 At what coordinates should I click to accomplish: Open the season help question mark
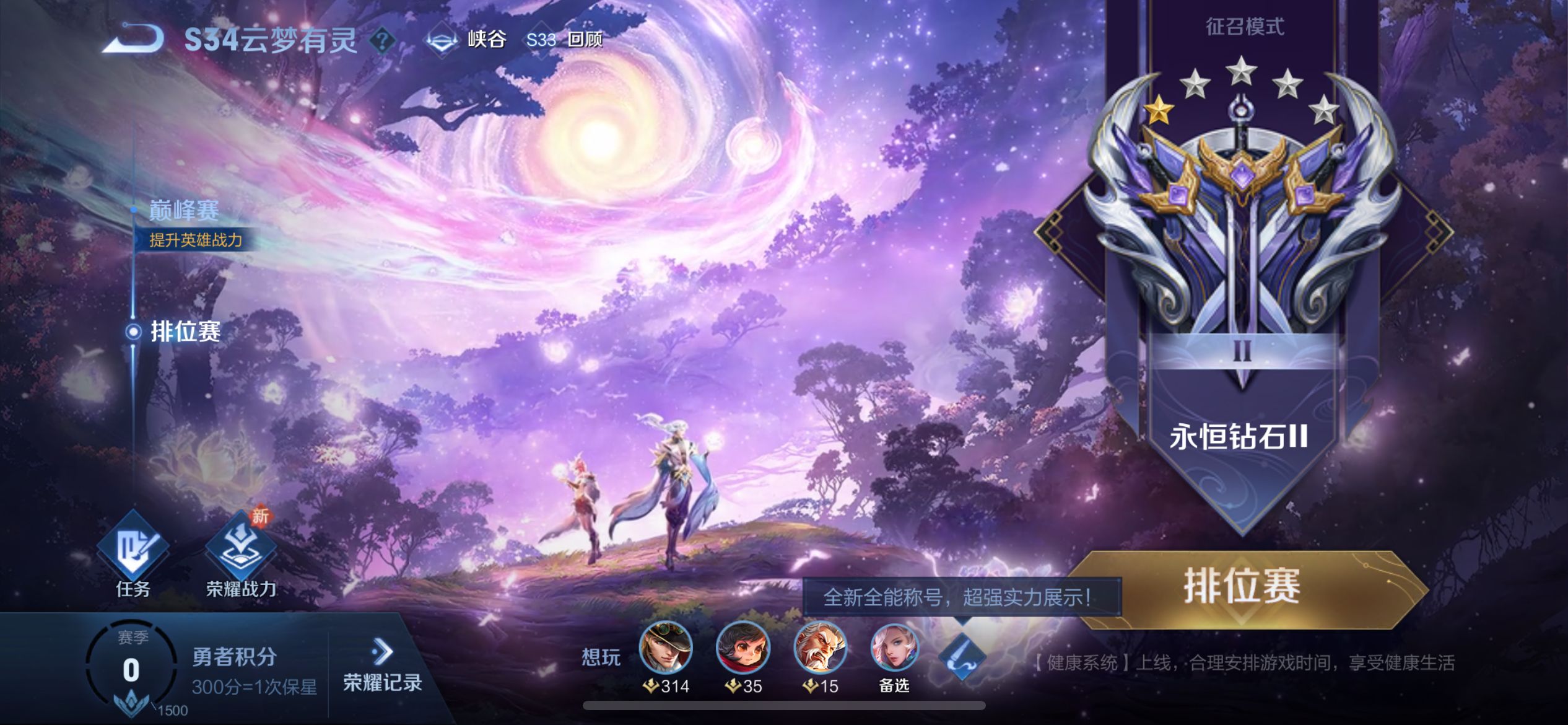point(383,41)
